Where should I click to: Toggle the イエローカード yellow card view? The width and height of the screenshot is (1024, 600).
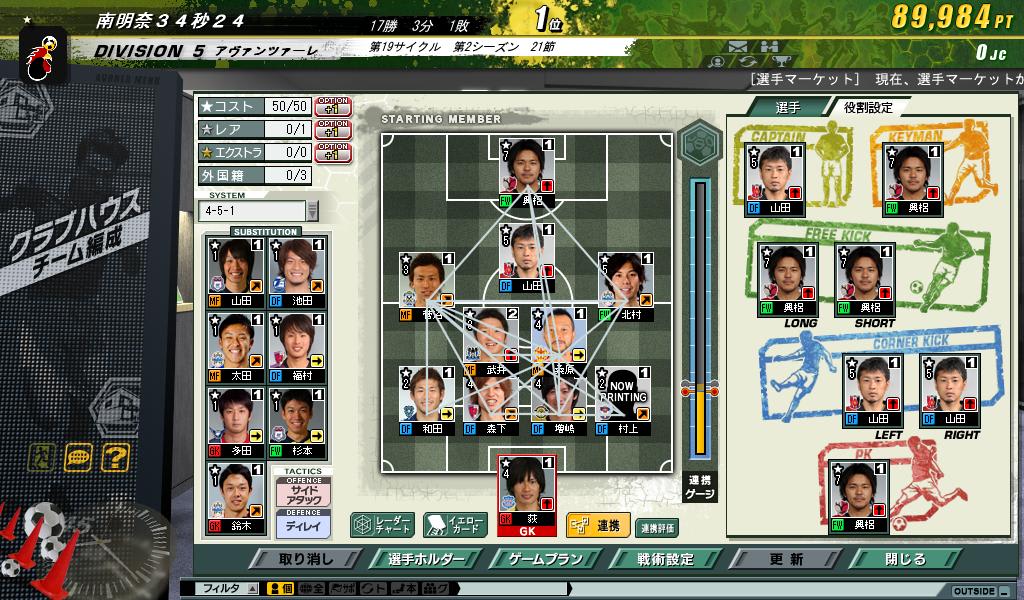tap(454, 524)
